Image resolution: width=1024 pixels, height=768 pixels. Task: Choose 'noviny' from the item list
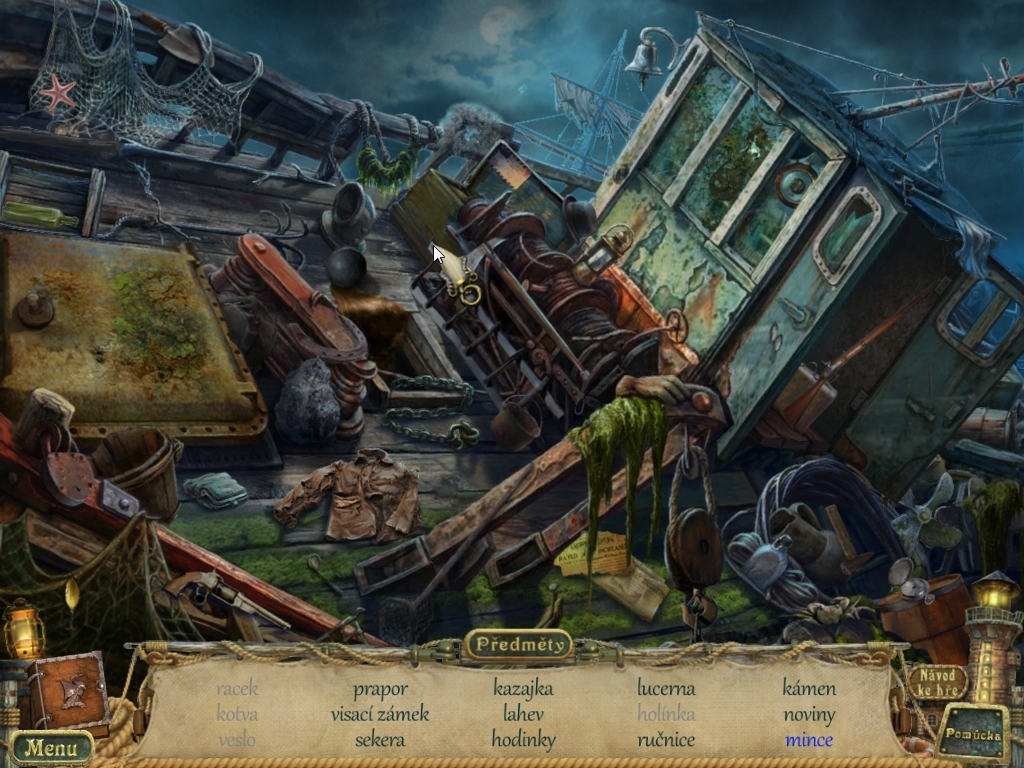[809, 714]
